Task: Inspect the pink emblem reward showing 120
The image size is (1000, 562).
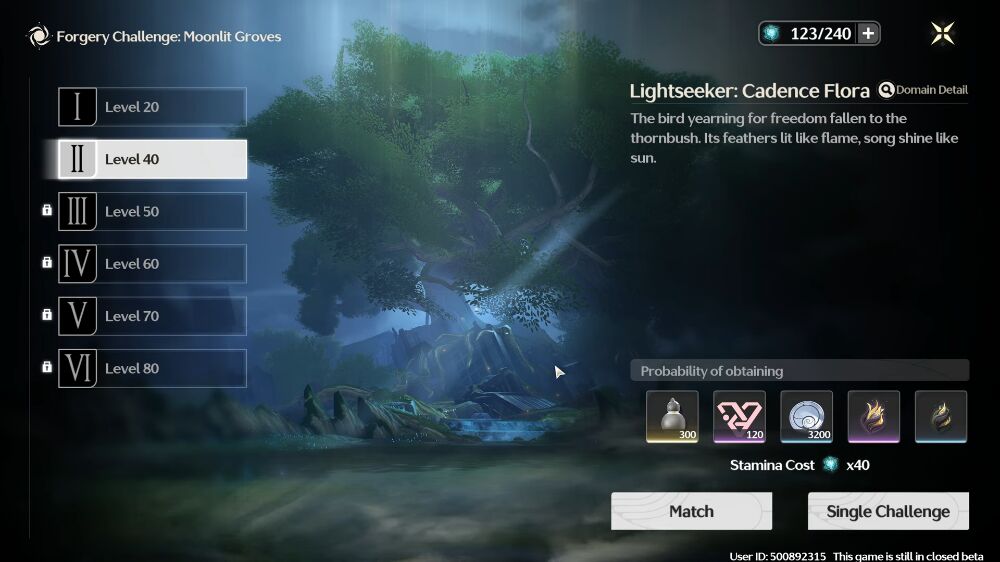Action: pos(739,416)
